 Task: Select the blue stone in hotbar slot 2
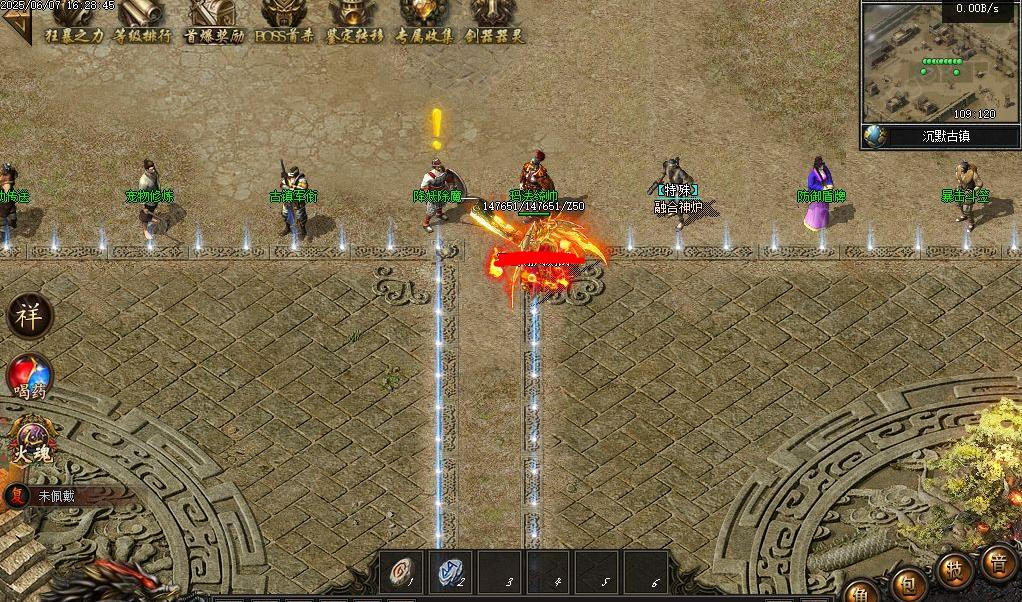point(452,570)
